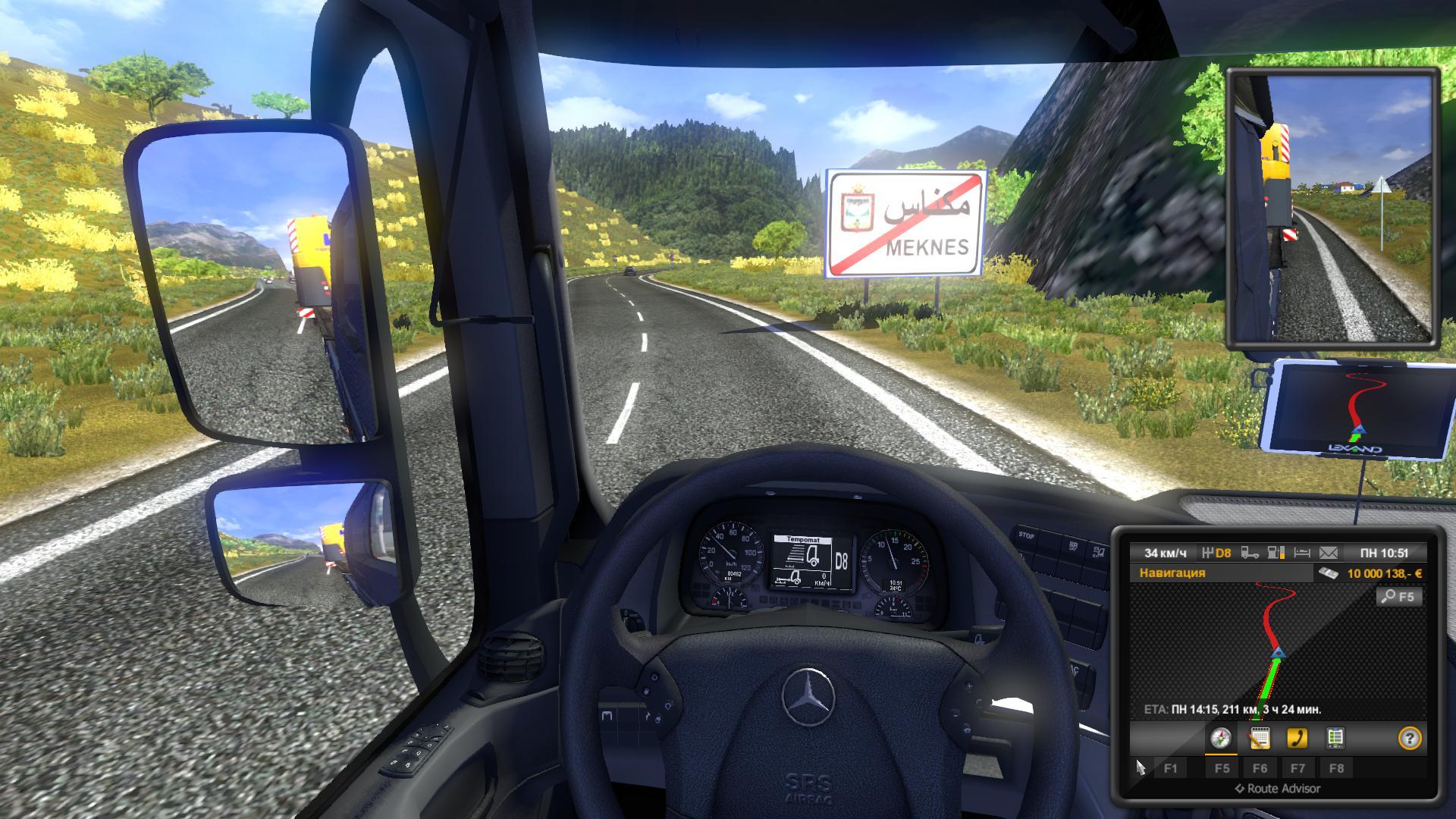Screen dimensions: 1456x819
Task: Switch to the calendar job info tab
Action: [x=1260, y=738]
